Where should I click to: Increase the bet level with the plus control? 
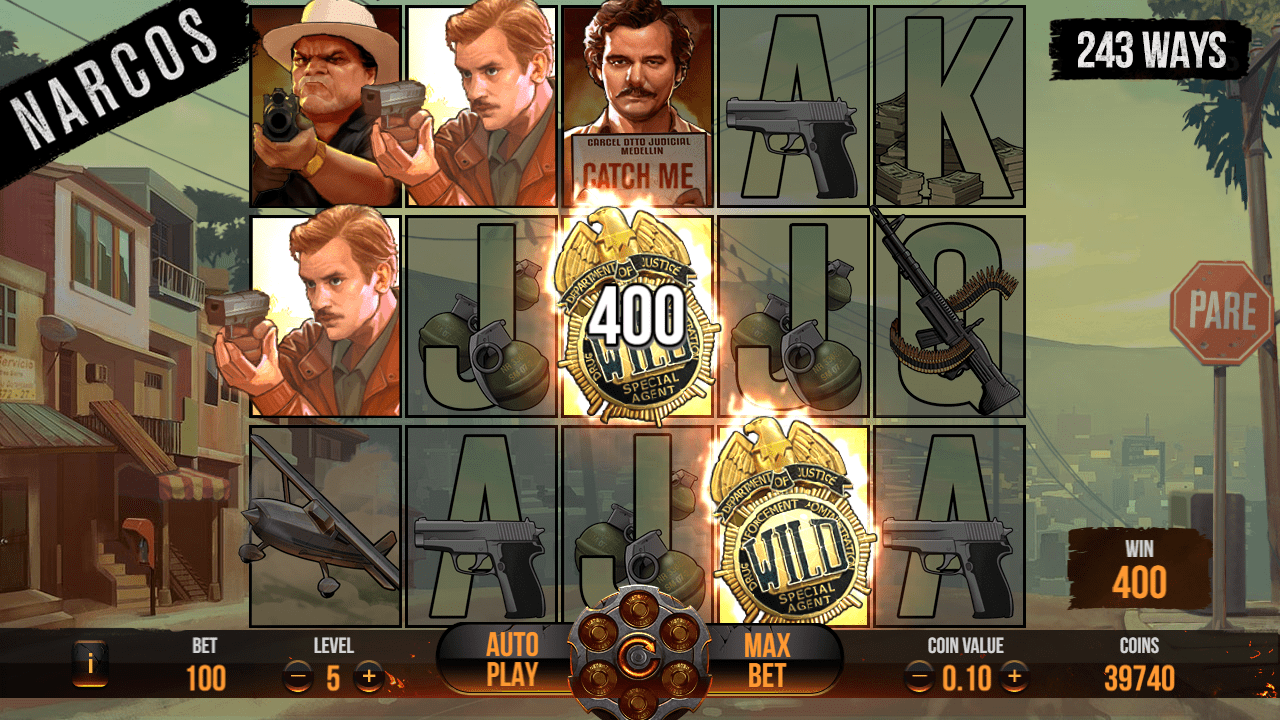370,675
